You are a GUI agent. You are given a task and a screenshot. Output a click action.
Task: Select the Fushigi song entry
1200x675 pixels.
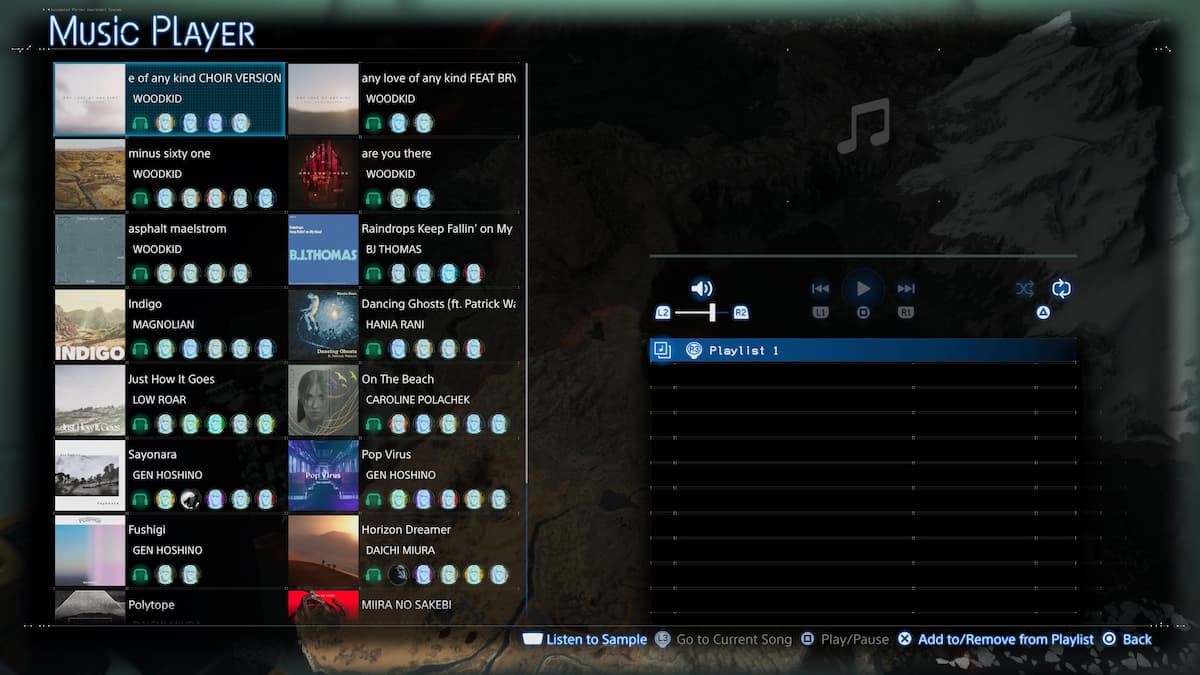(170, 549)
